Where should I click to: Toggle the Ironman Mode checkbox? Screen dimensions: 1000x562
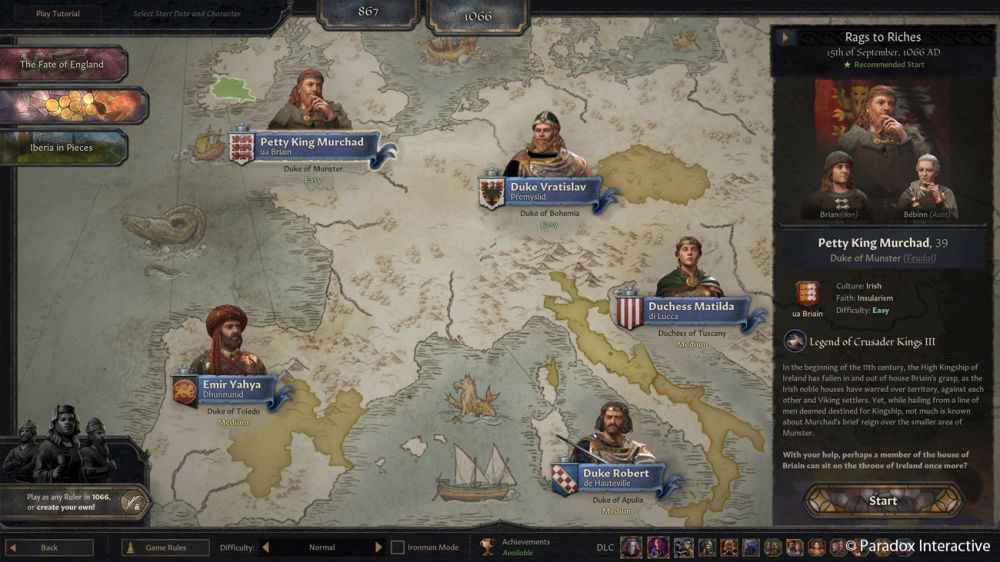397,547
